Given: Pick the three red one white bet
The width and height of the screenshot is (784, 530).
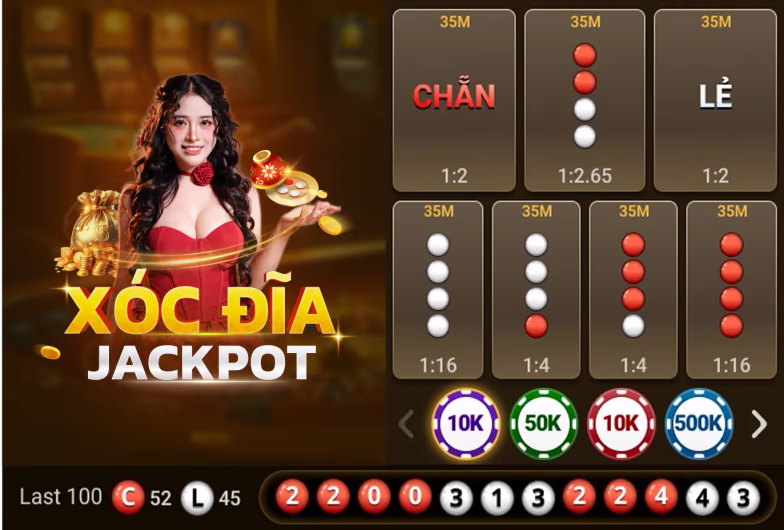Looking at the screenshot, I should 633,289.
